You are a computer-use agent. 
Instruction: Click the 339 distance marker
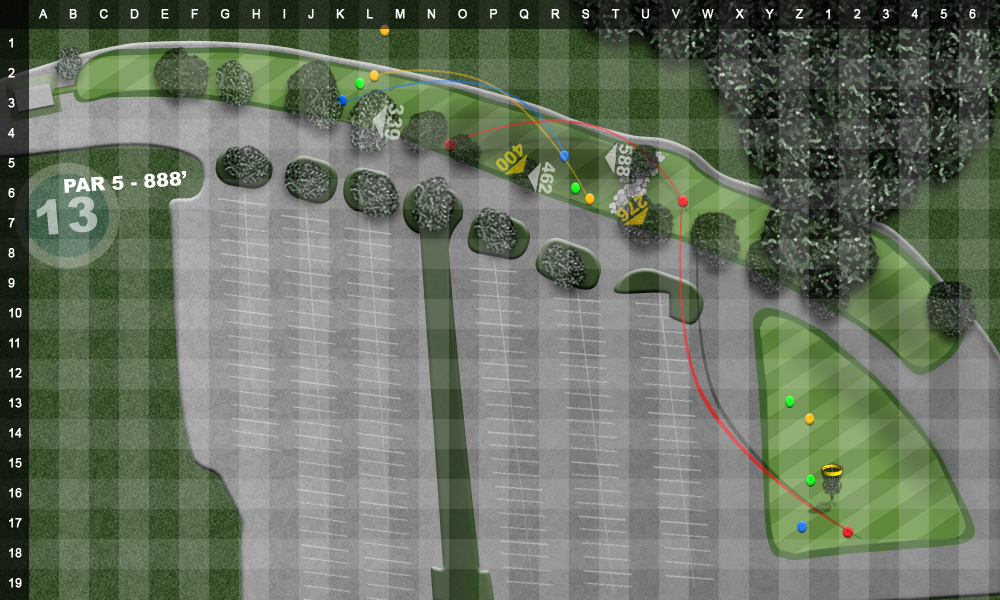(388, 121)
